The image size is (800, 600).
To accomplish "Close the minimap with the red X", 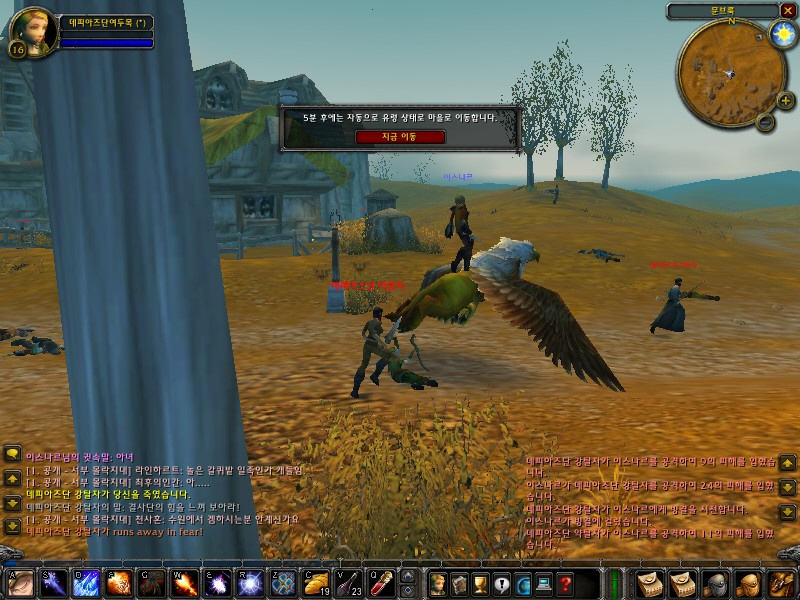I will [787, 11].
